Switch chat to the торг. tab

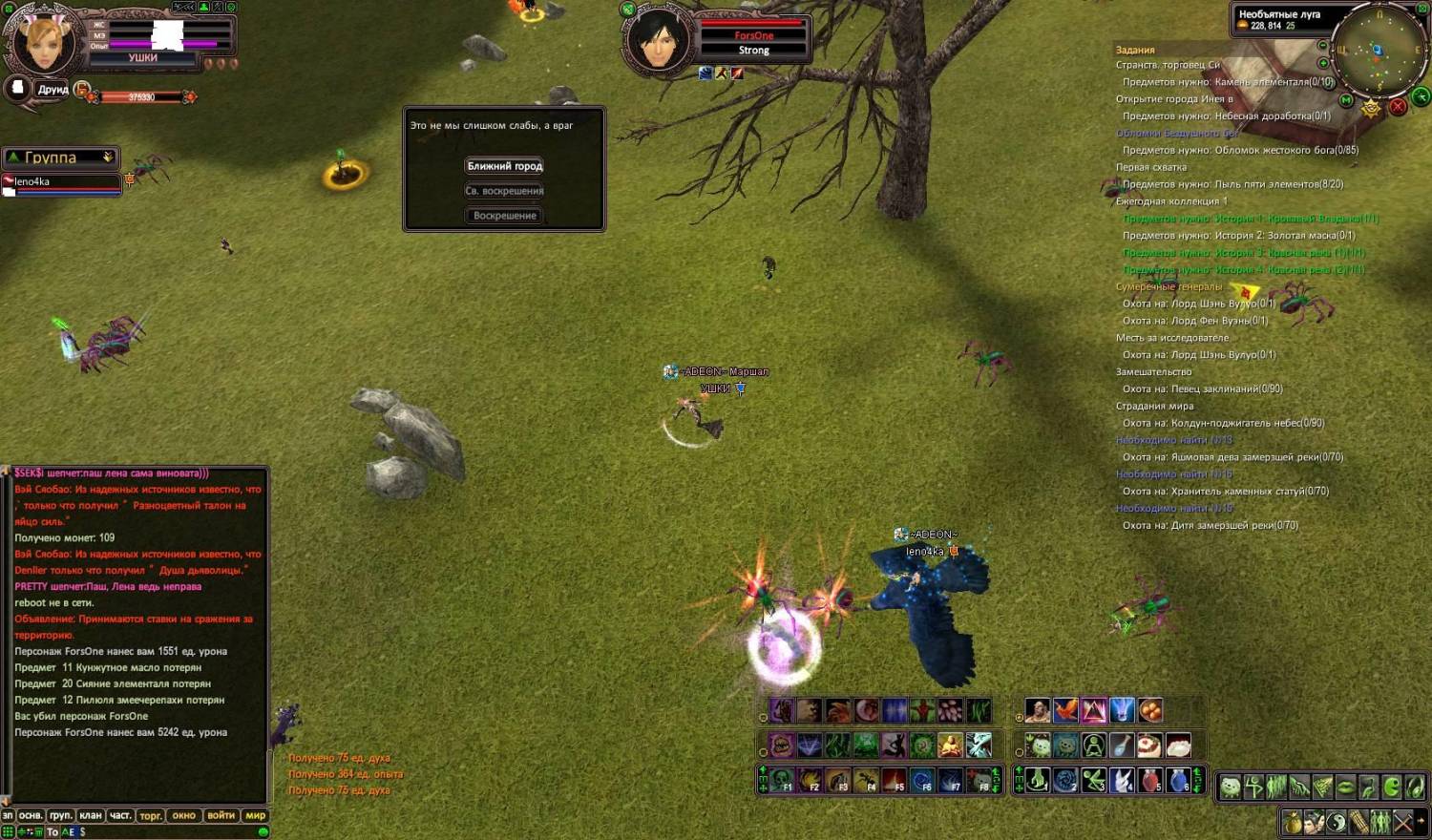[151, 815]
